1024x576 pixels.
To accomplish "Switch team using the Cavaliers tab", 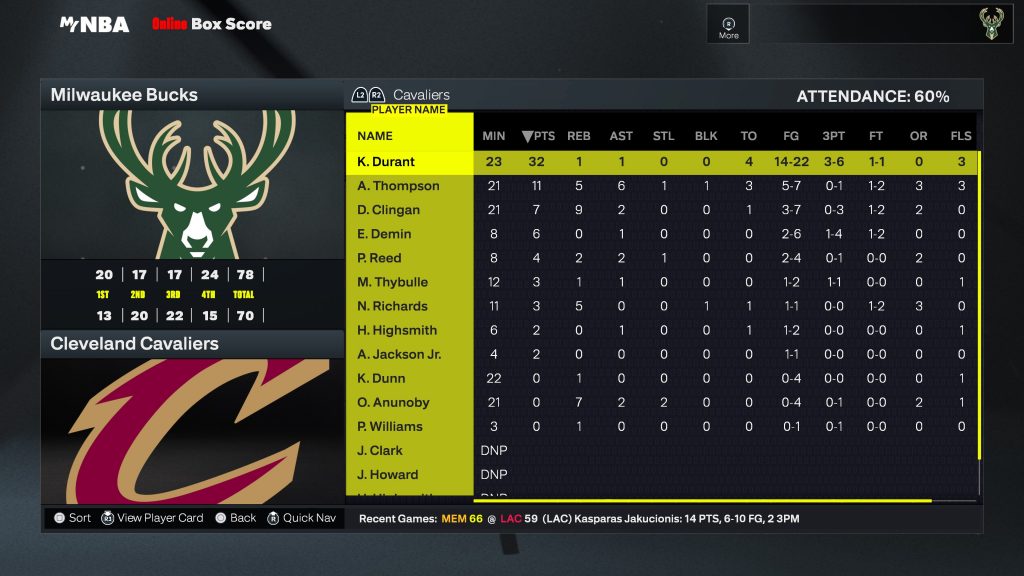I will point(420,95).
